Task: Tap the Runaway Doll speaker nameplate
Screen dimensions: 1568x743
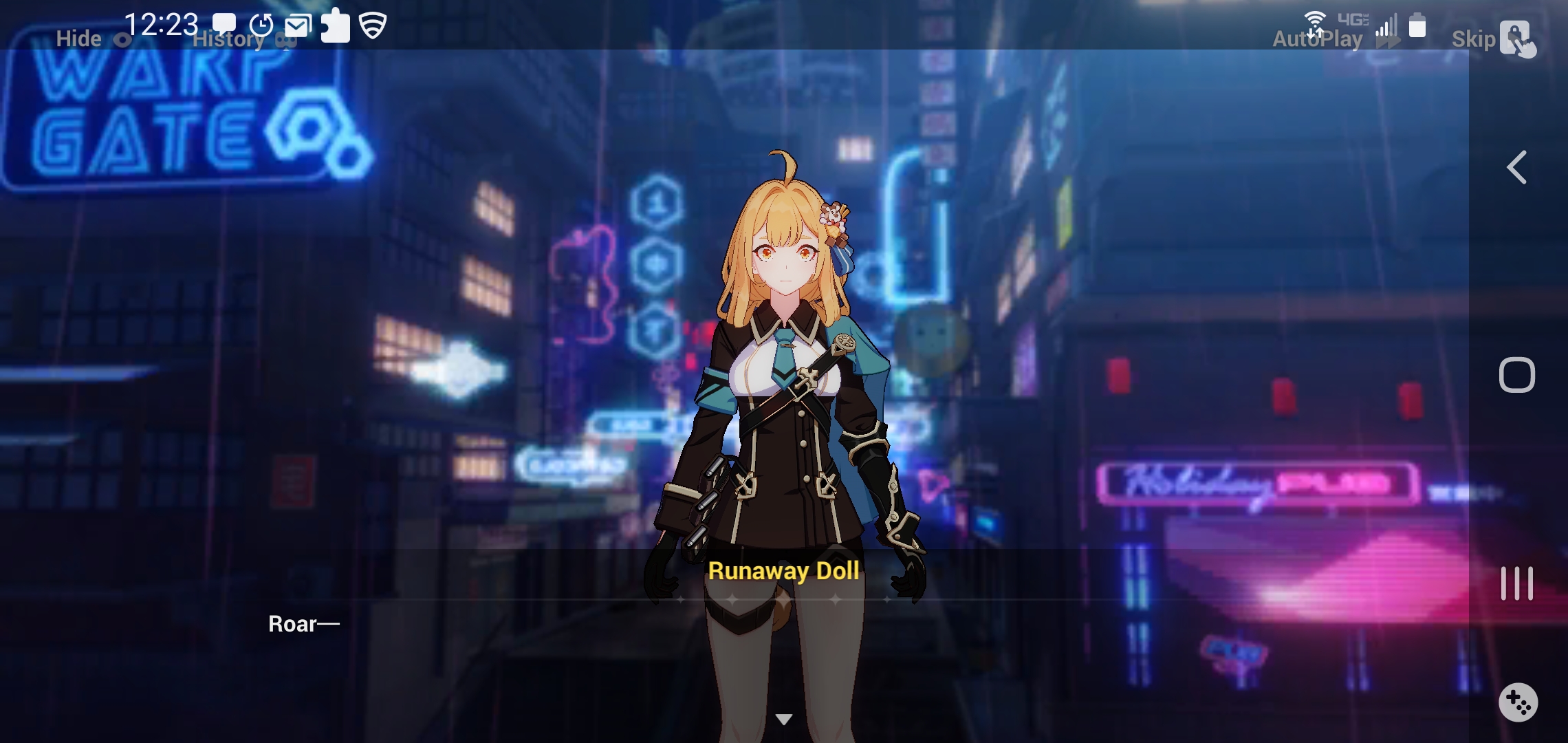Action: [x=784, y=570]
